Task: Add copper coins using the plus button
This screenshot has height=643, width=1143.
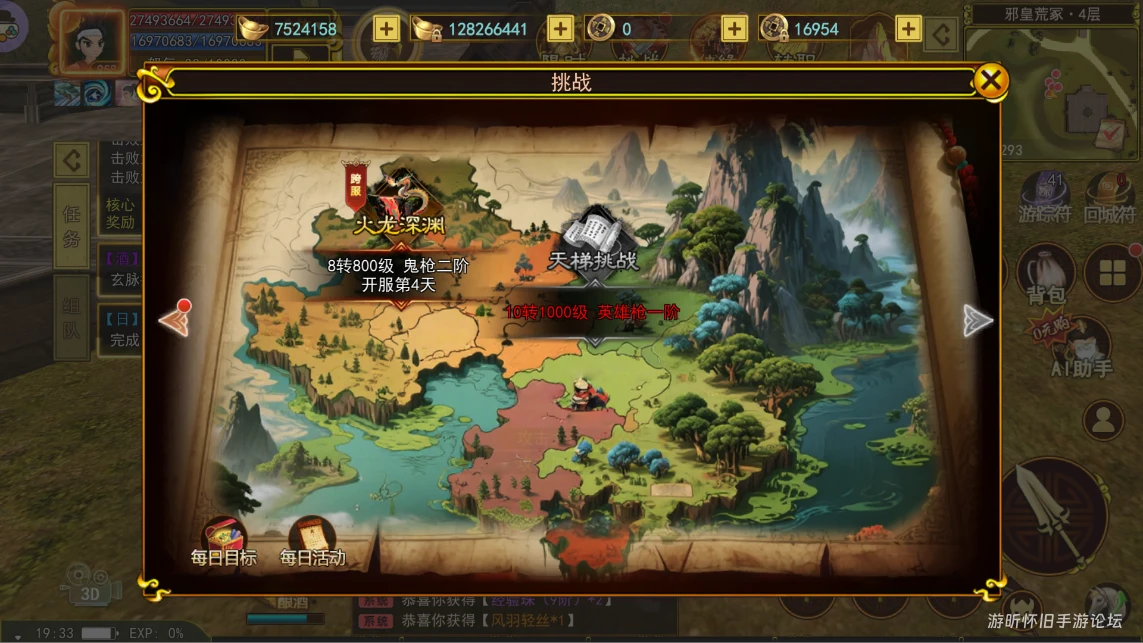Action: point(734,29)
